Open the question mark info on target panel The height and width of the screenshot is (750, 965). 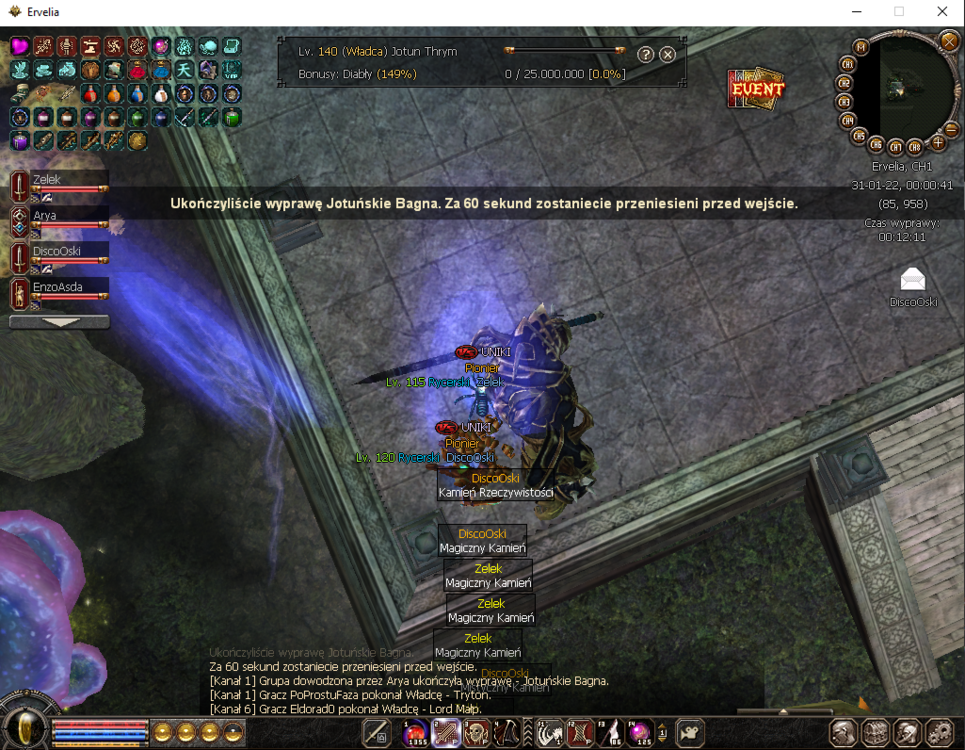(x=646, y=54)
